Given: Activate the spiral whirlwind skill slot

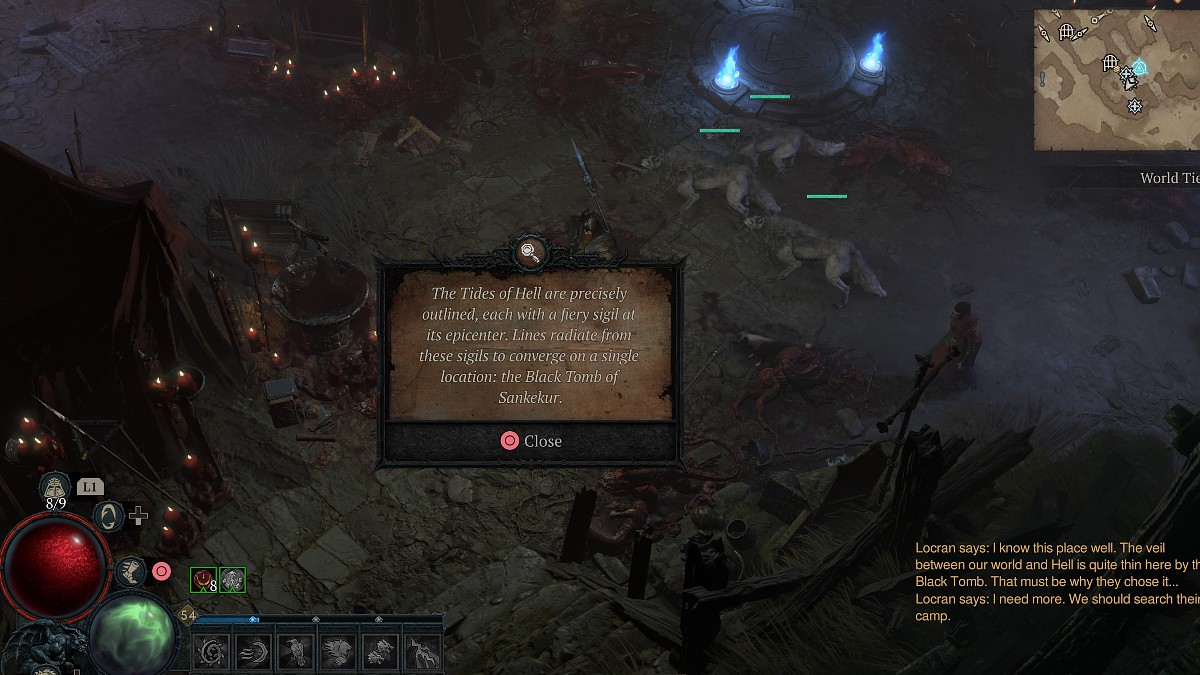Looking at the screenshot, I should (212, 652).
